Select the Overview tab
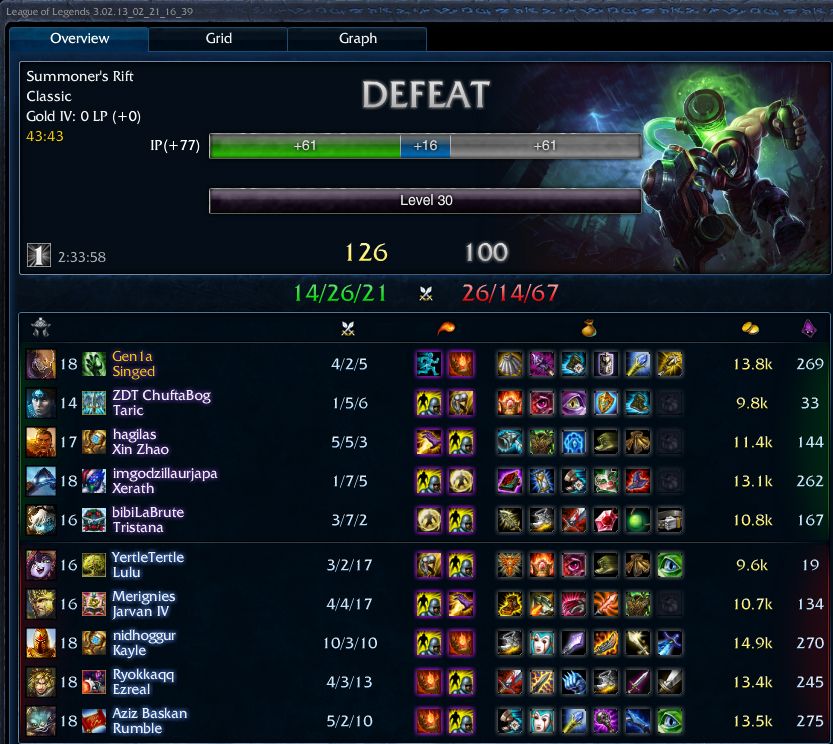The image size is (833, 744). [80, 39]
